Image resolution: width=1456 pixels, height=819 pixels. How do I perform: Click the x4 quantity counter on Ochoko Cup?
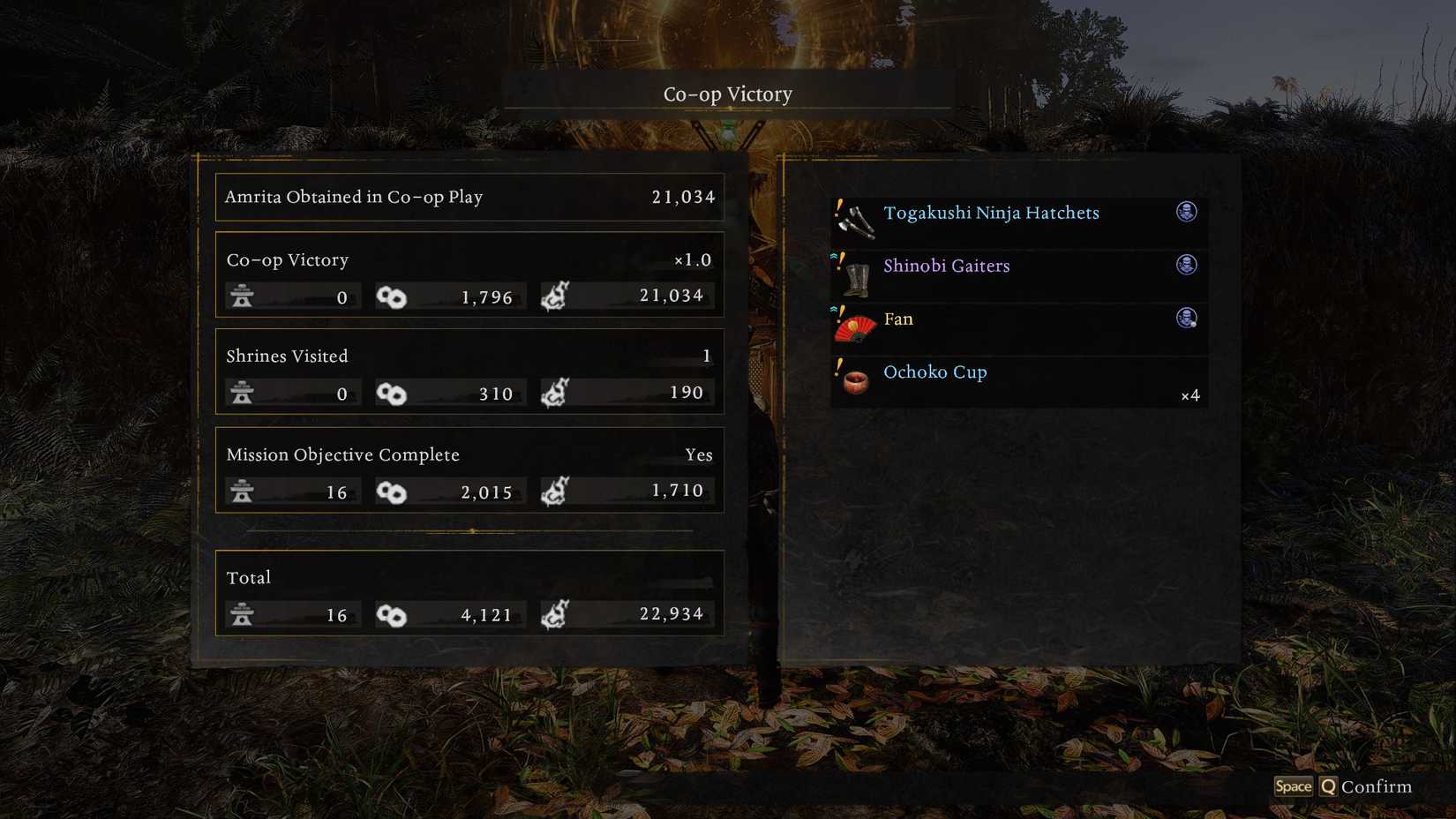1190,396
